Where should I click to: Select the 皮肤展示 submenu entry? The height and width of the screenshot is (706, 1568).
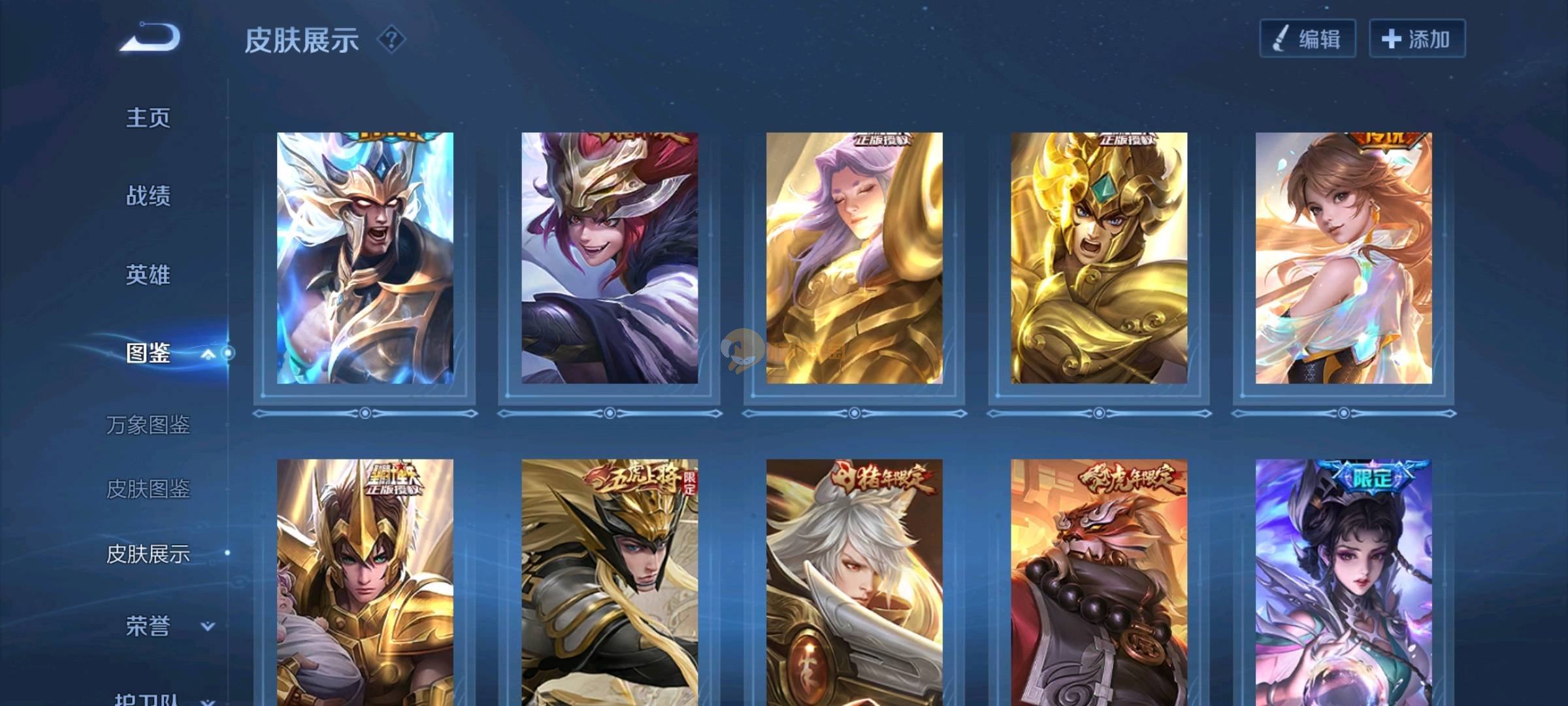(148, 554)
